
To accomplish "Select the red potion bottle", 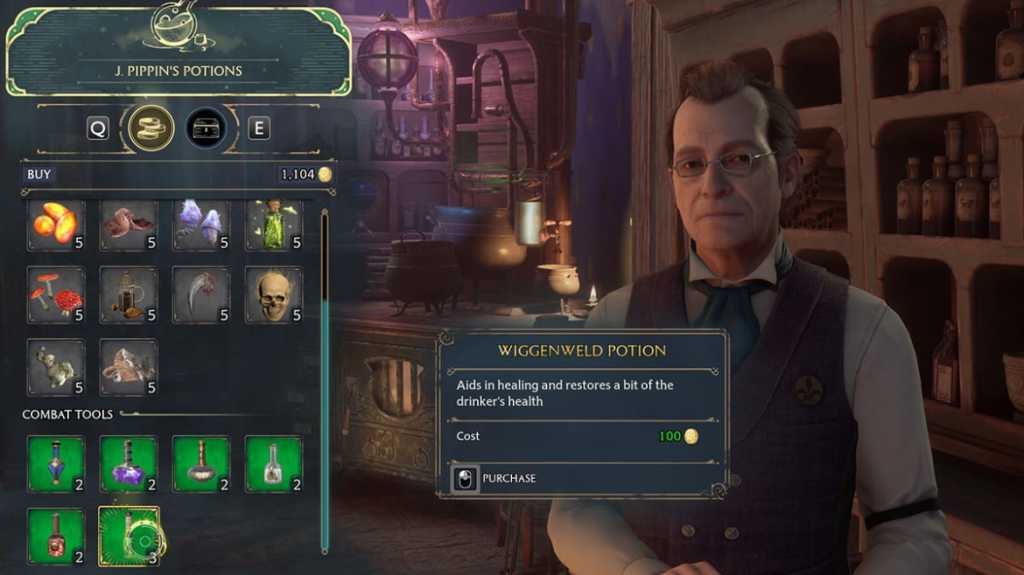I will click(56, 536).
